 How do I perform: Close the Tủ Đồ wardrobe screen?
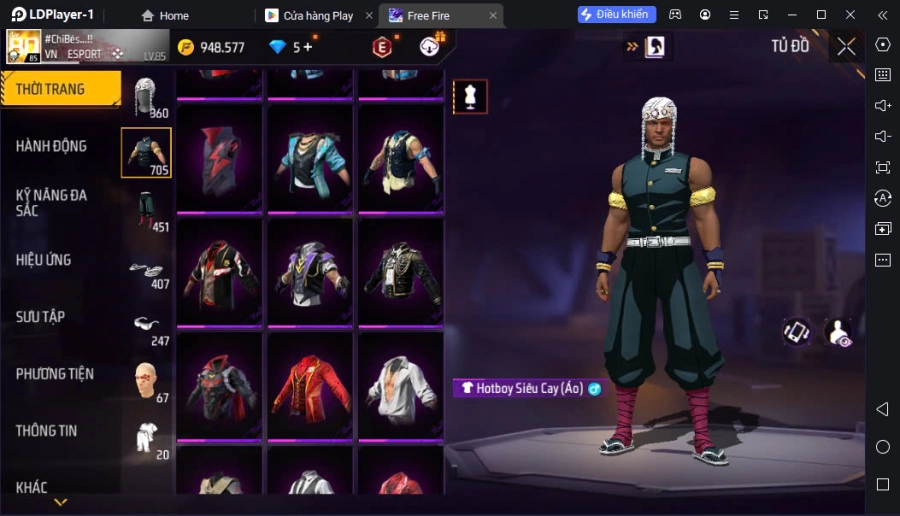846,46
